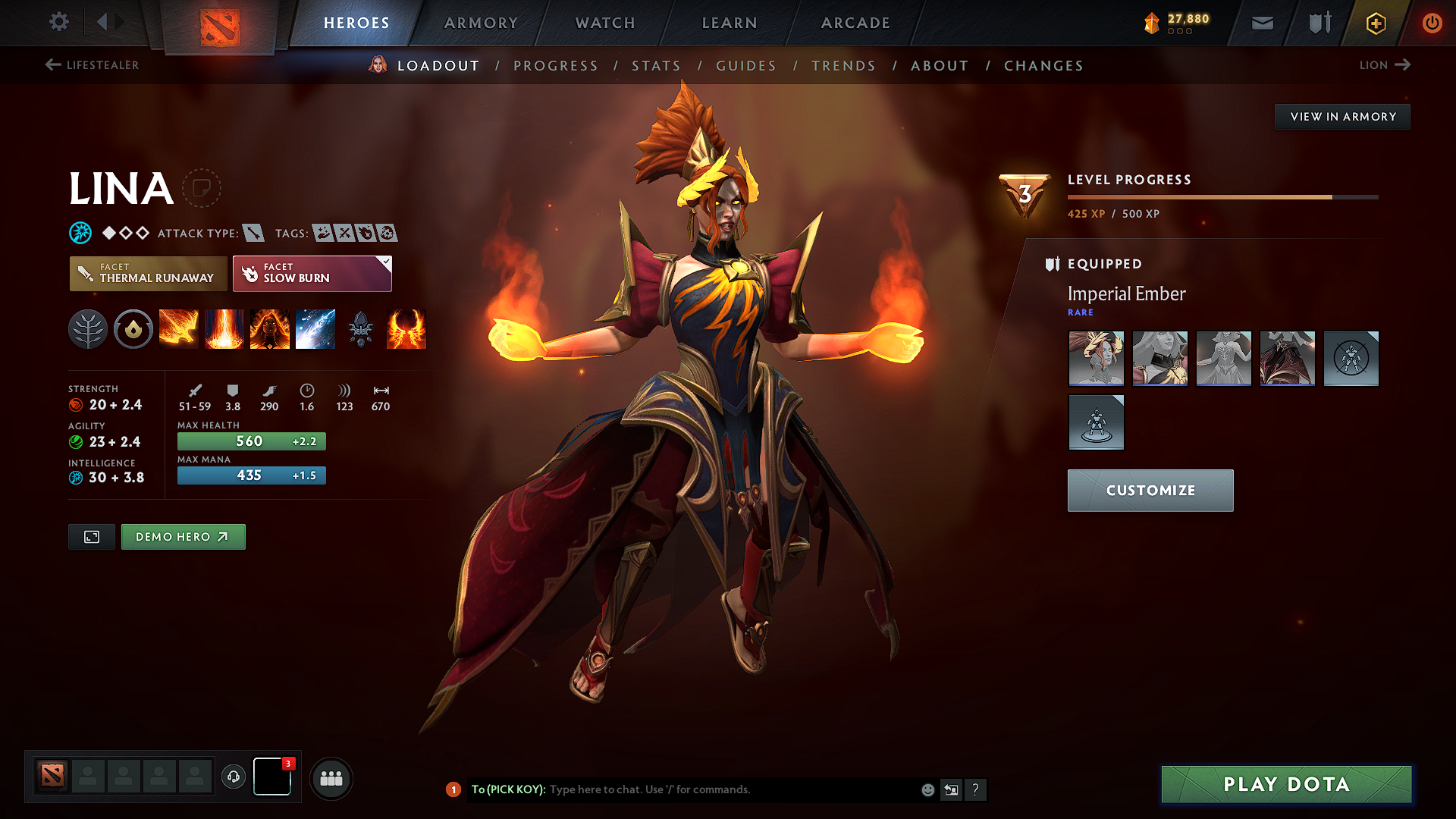Click the party/friends icon near chat bar

[x=331, y=779]
